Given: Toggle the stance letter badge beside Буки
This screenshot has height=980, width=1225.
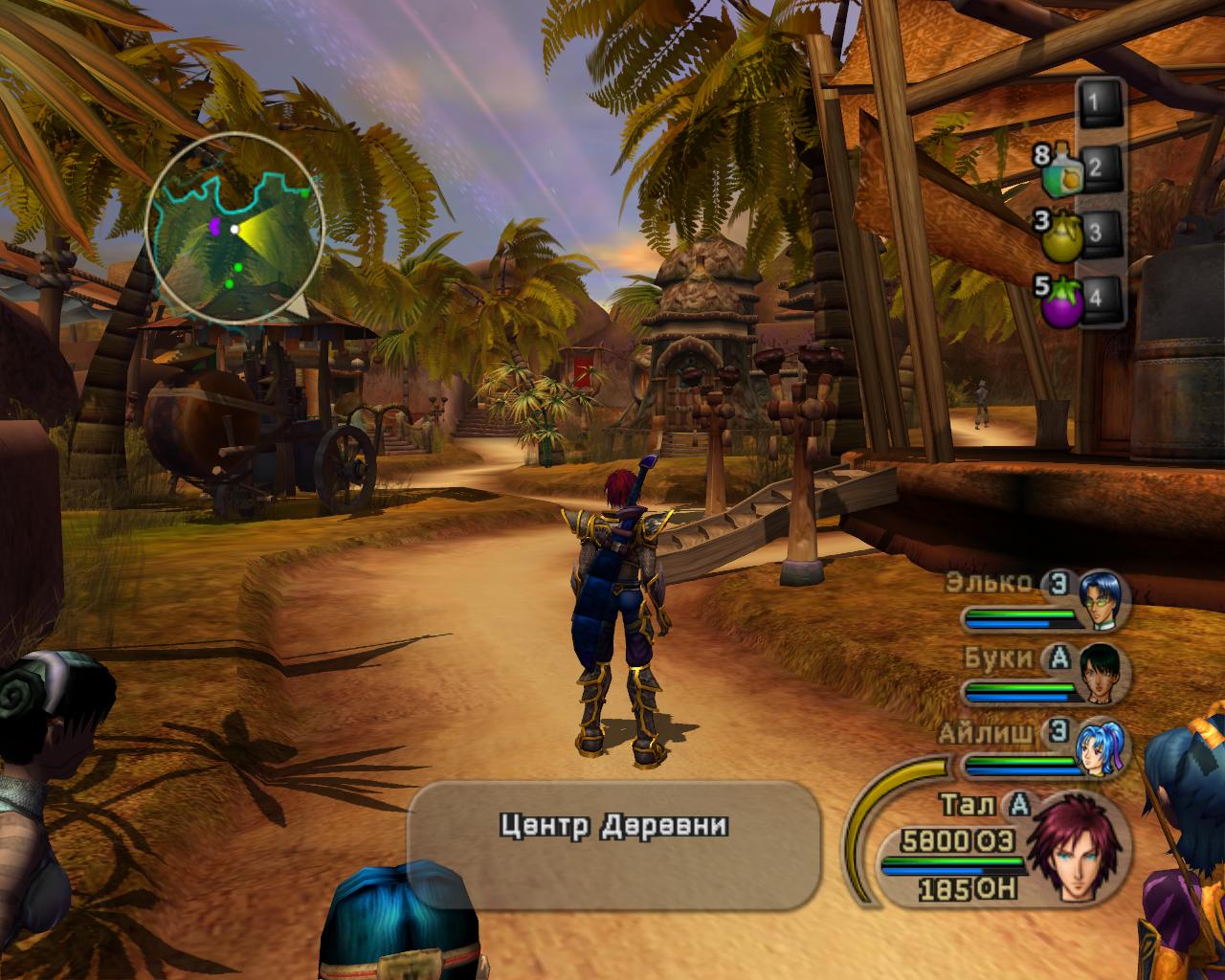Looking at the screenshot, I should (x=1058, y=658).
